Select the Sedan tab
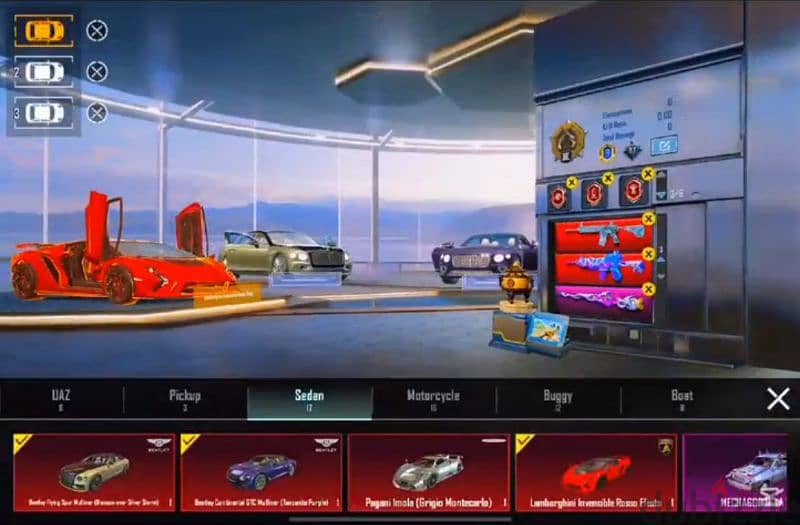800x525 pixels. [309, 399]
